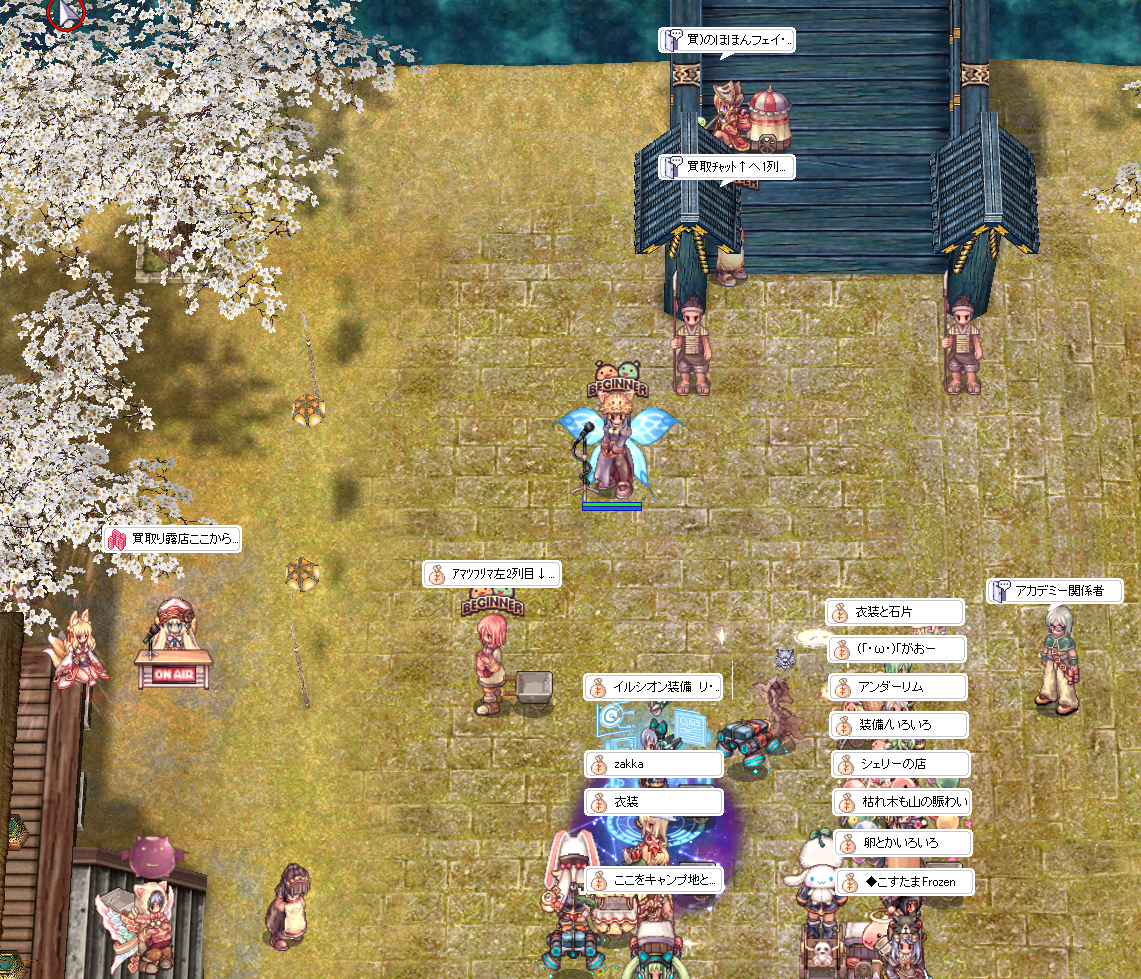This screenshot has width=1141, height=979.
Task: Open the (「・ω・)「がおー shop sign
Action: coord(897,650)
